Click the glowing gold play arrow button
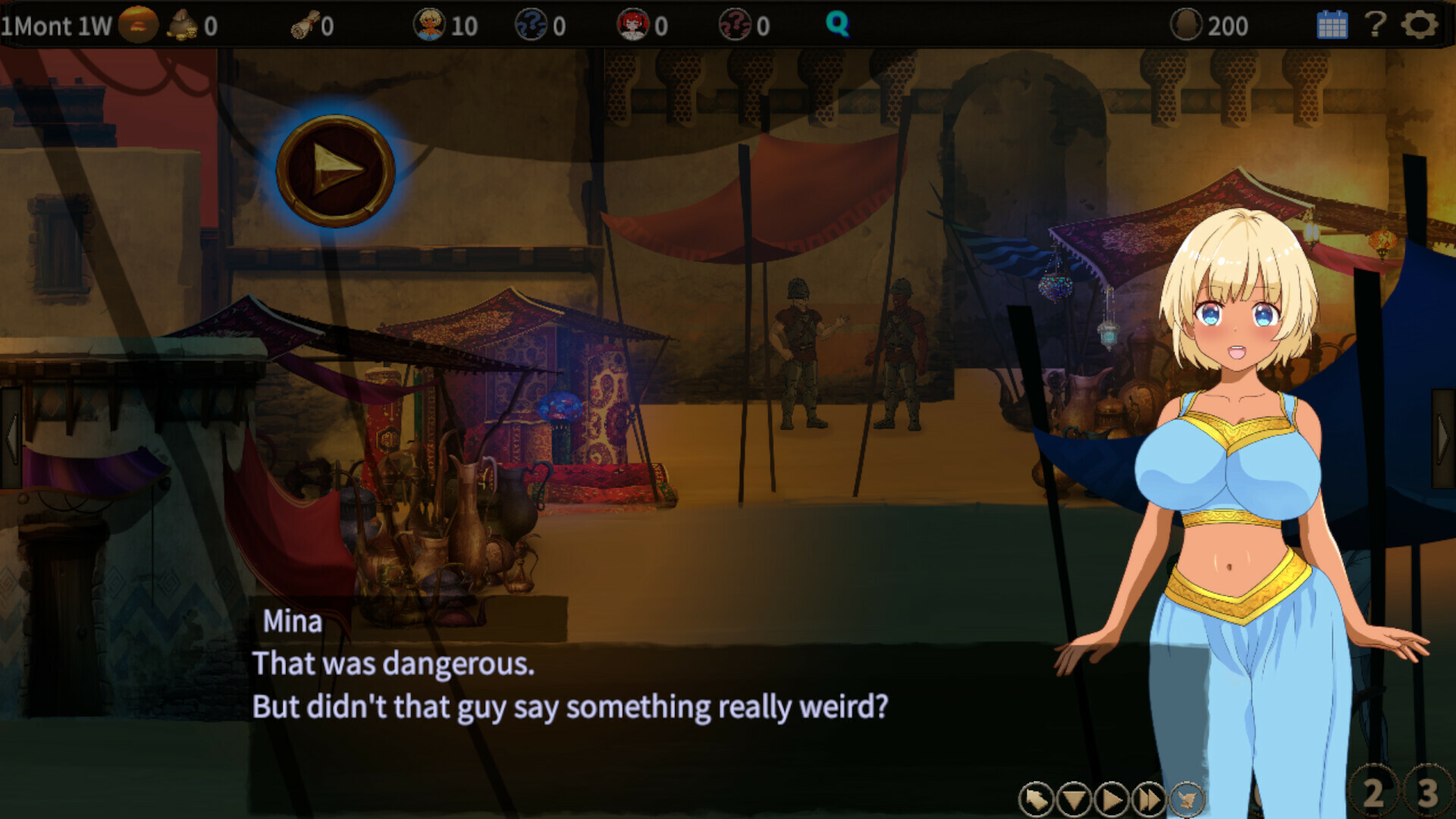1456x819 pixels. (x=335, y=171)
